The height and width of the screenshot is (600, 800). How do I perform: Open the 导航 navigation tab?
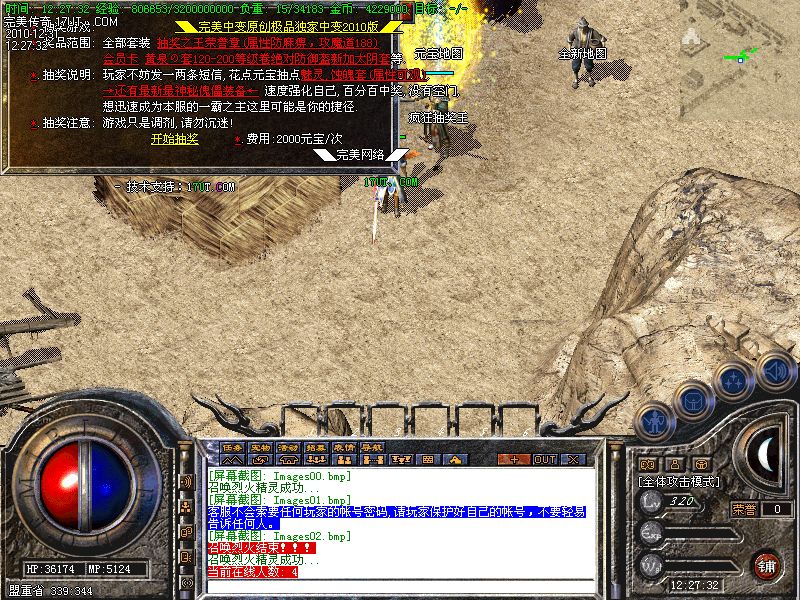coord(372,447)
